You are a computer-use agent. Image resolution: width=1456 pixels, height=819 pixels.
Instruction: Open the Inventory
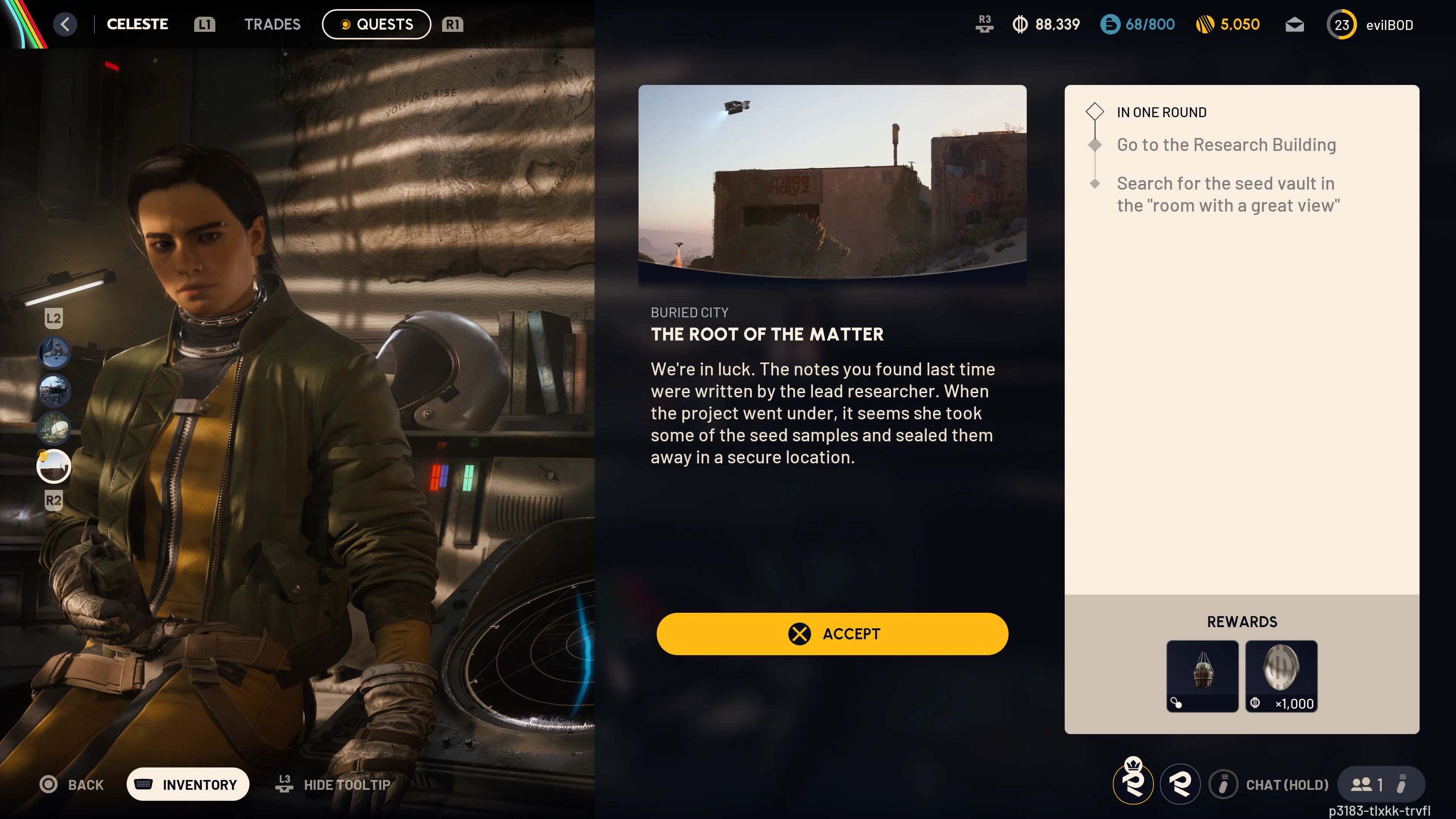pos(188,784)
